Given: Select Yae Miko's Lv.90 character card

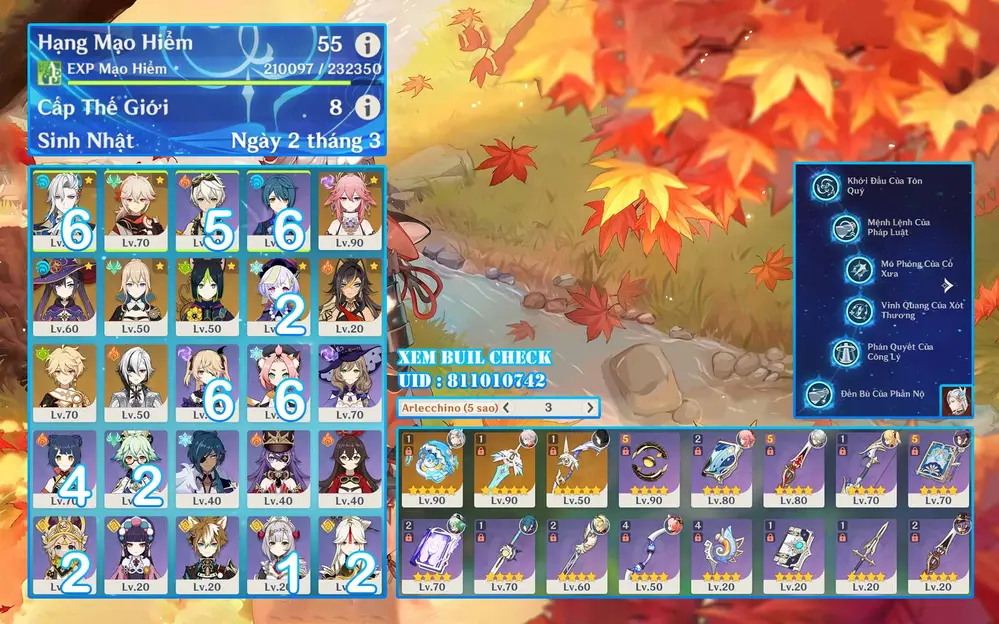Looking at the screenshot, I should [x=348, y=208].
